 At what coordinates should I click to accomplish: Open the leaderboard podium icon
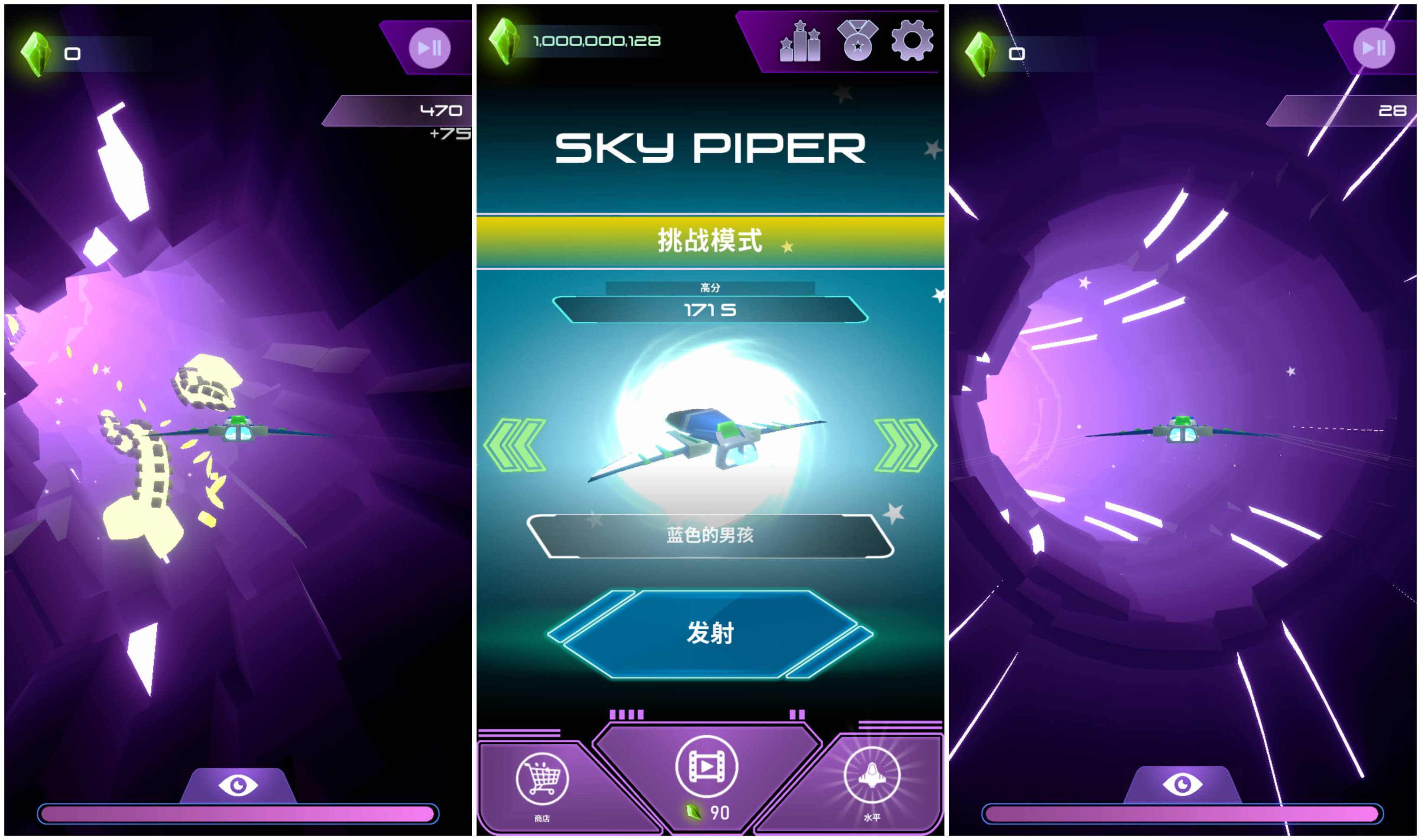(800, 41)
